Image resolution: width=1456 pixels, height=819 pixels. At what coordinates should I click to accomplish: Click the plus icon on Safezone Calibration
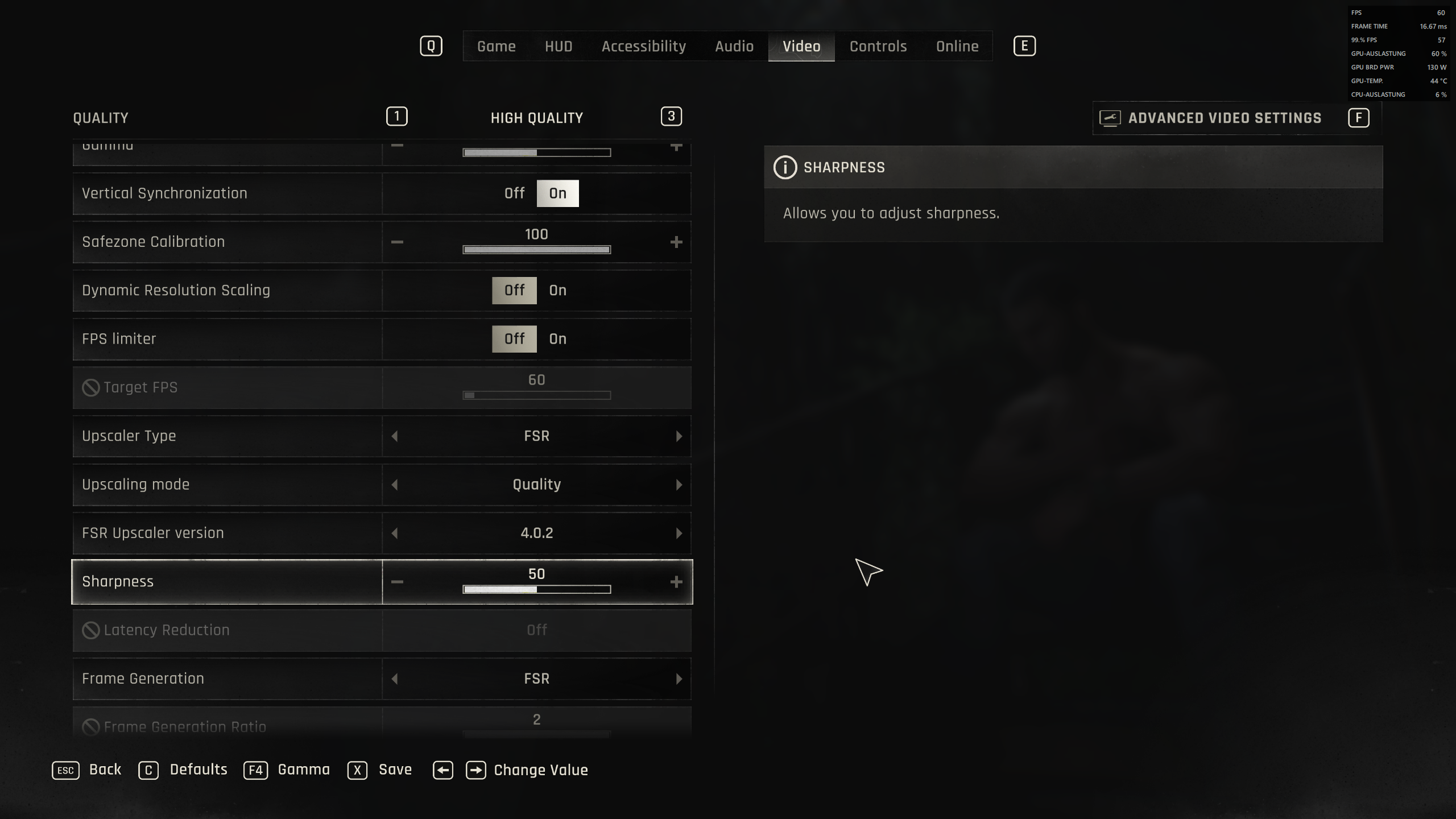click(x=677, y=242)
